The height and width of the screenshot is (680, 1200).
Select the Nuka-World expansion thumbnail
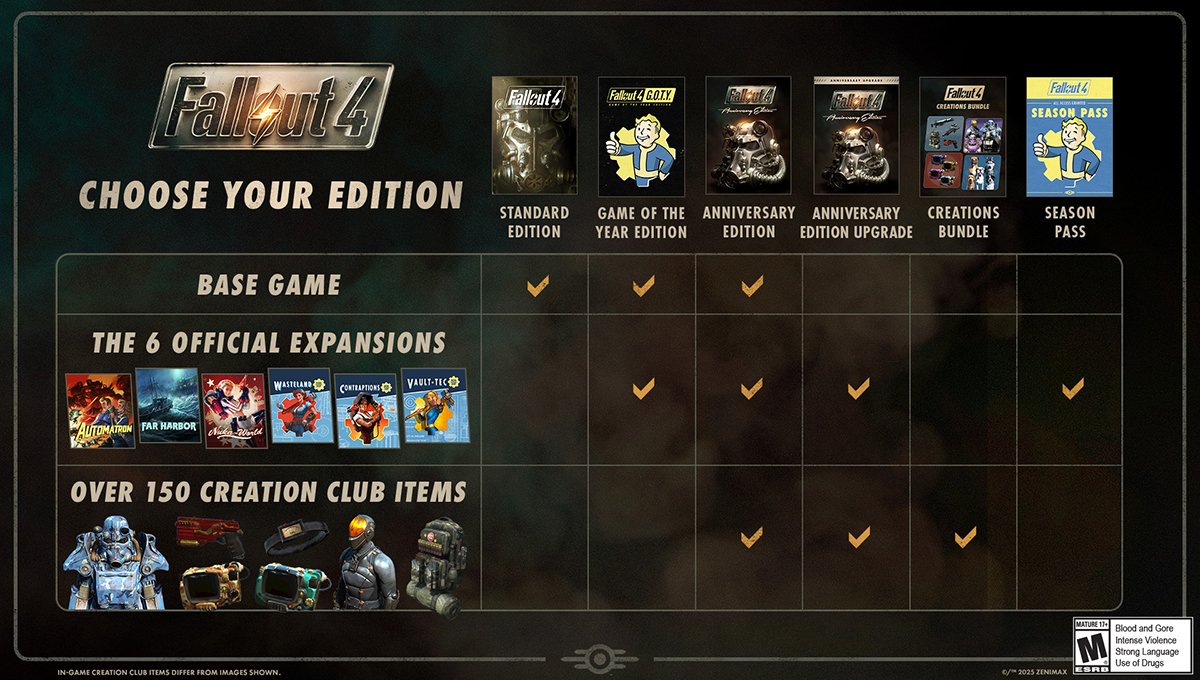pyautogui.click(x=233, y=411)
